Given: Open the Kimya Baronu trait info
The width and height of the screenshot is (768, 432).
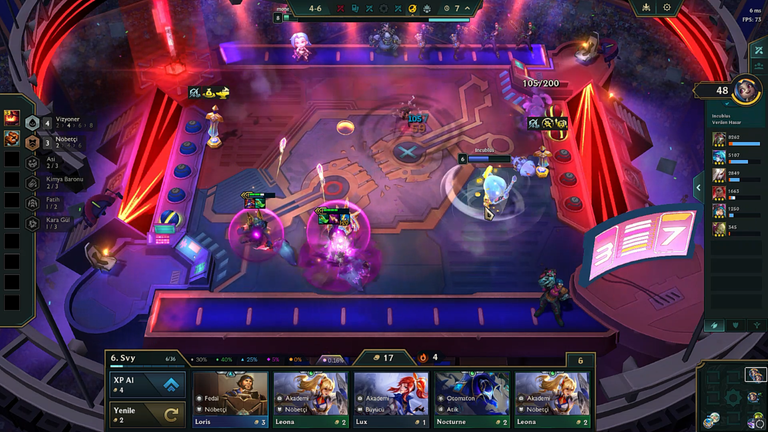Looking at the screenshot, I should pyautogui.click(x=60, y=182).
